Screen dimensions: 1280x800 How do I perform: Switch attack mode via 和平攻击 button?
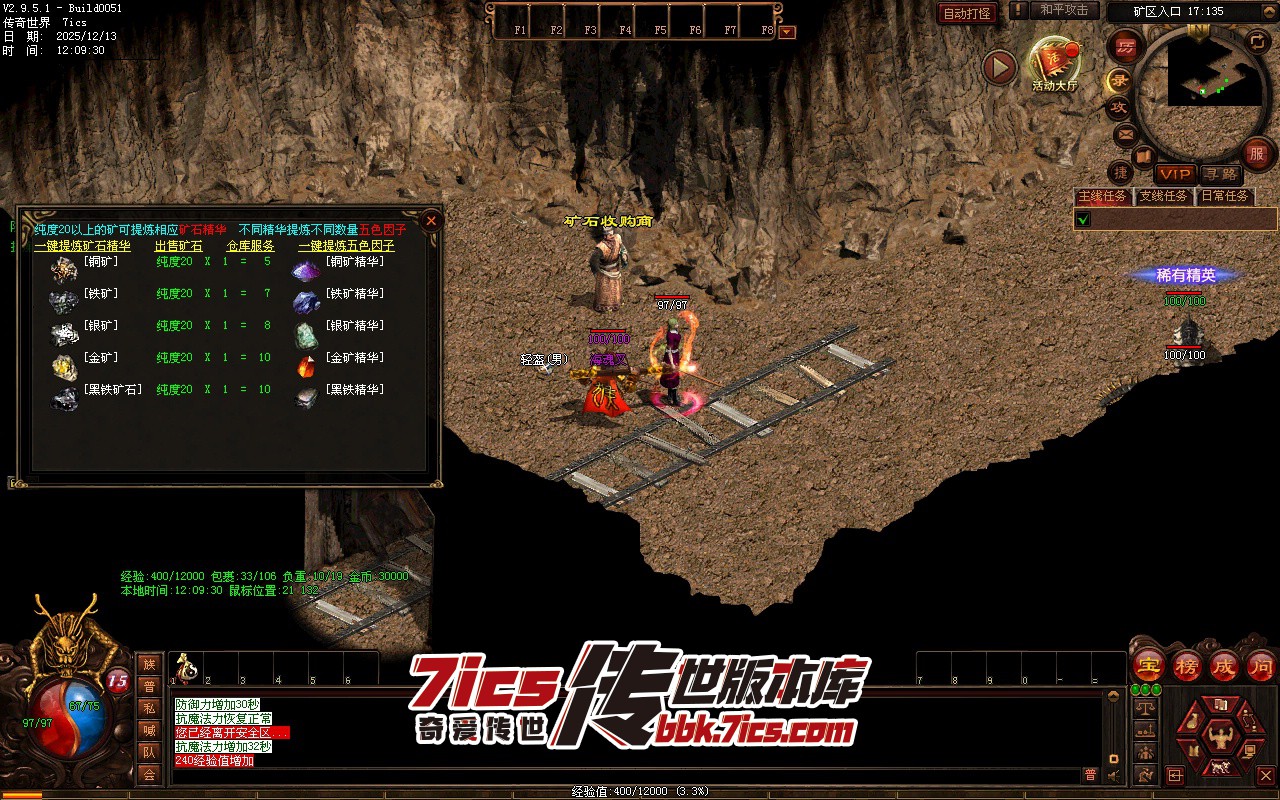pos(1064,10)
